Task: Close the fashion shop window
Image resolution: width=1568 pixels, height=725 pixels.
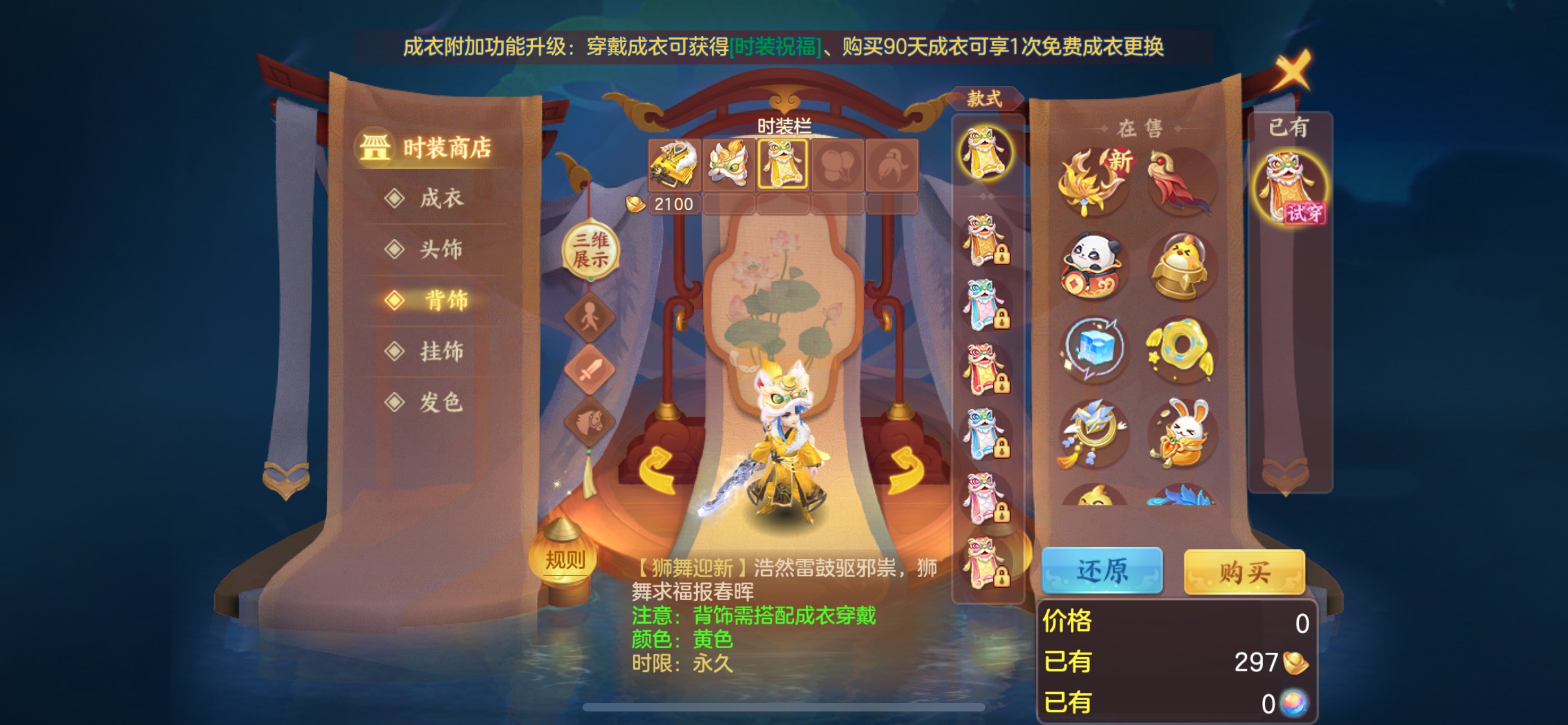Action: 1291,69
